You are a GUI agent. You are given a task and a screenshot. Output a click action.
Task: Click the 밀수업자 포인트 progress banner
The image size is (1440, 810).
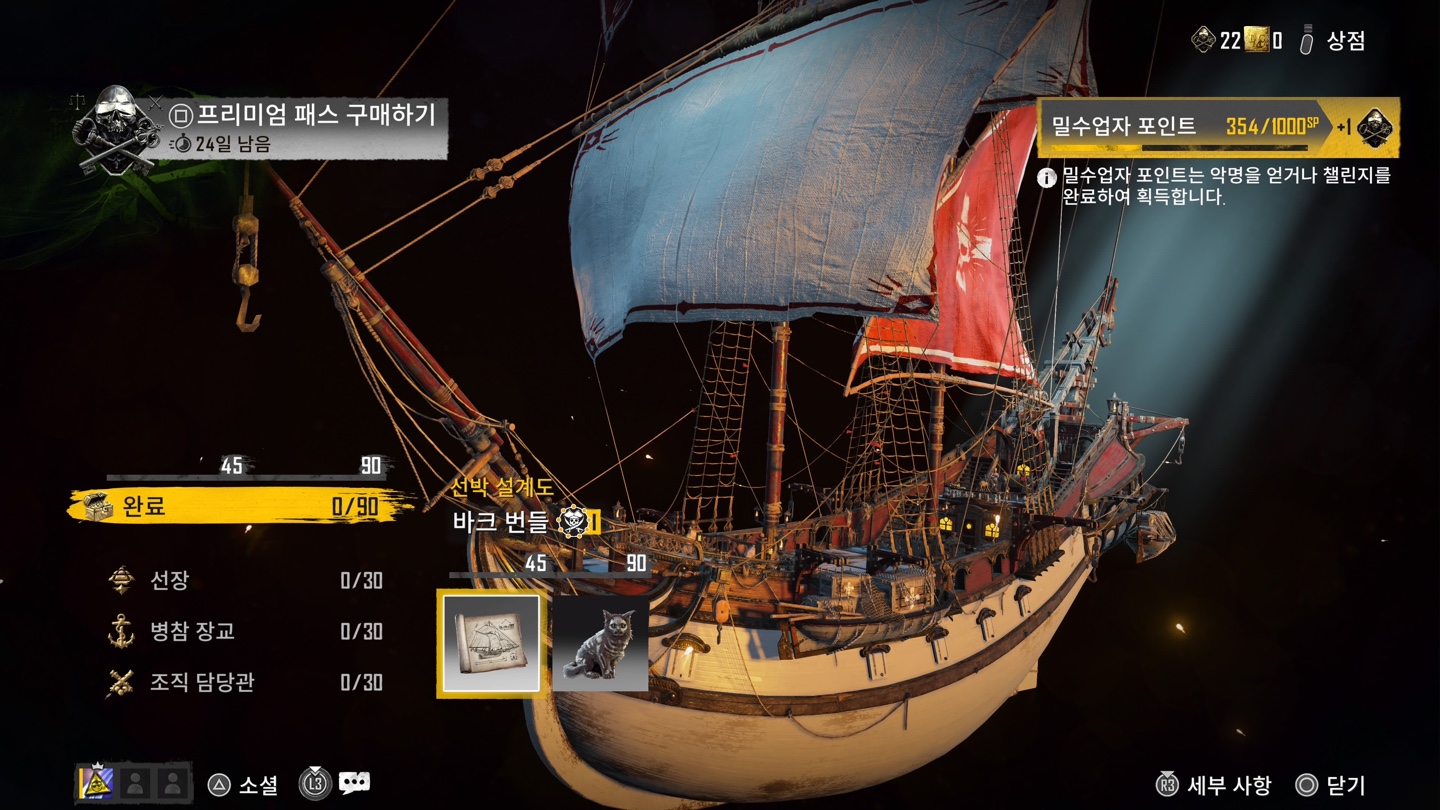click(1185, 127)
